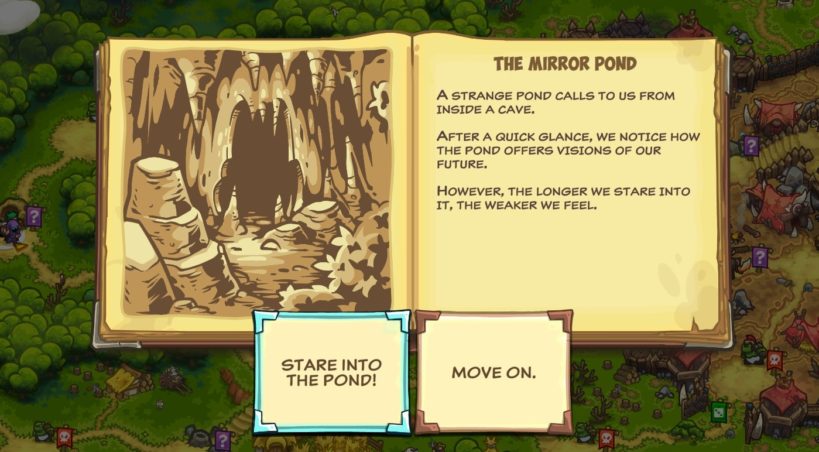Viewport: 819px width, 452px height.
Task: Select the Move On choice
Action: (x=493, y=372)
